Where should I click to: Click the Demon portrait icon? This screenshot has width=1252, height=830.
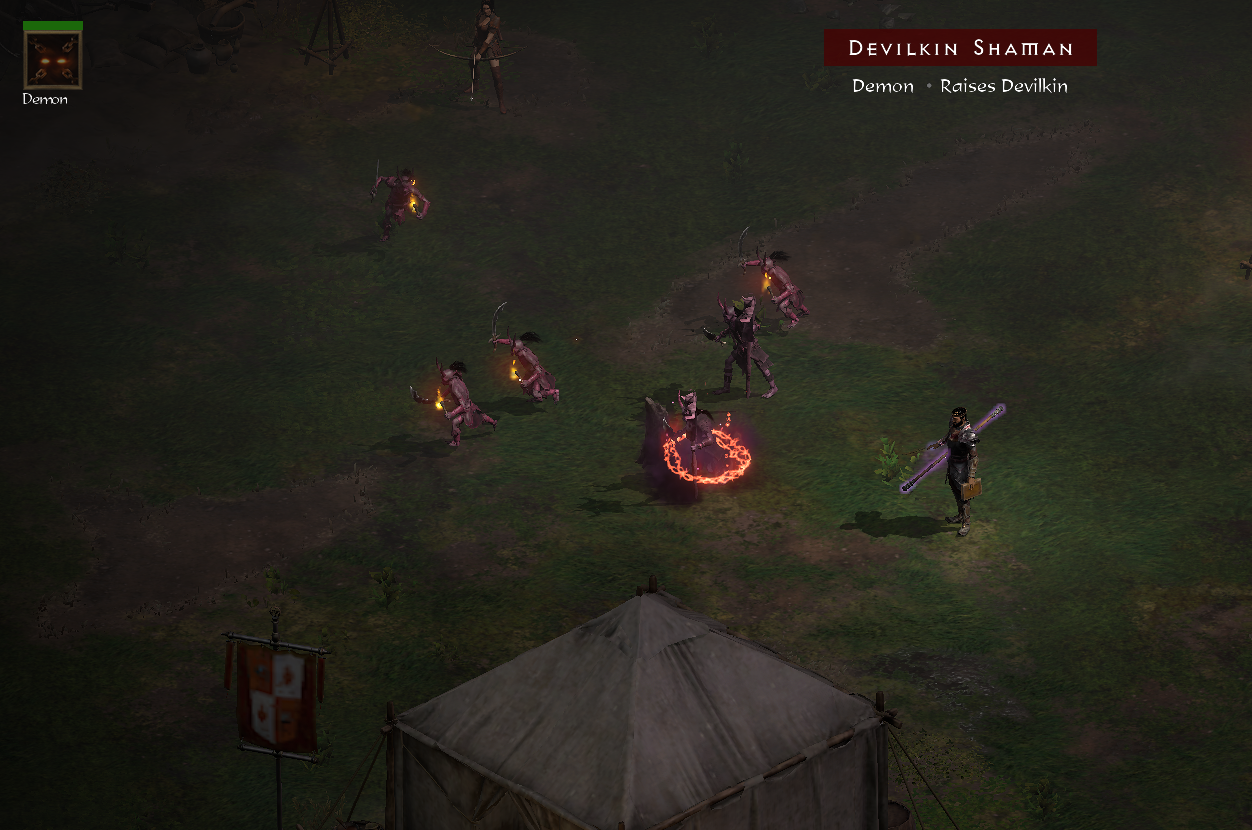pos(52,60)
